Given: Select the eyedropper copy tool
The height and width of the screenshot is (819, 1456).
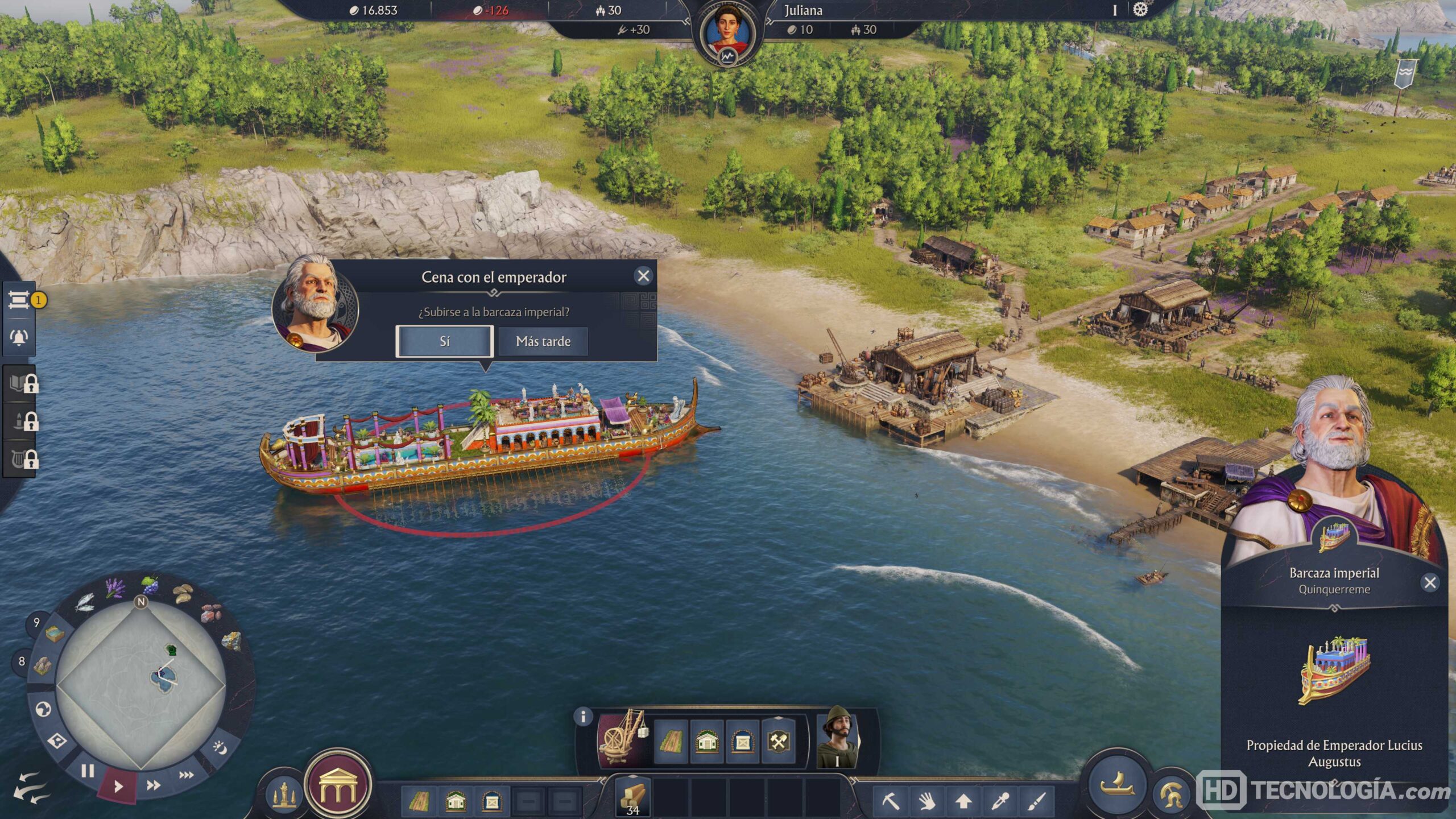Looking at the screenshot, I should point(1000,801).
